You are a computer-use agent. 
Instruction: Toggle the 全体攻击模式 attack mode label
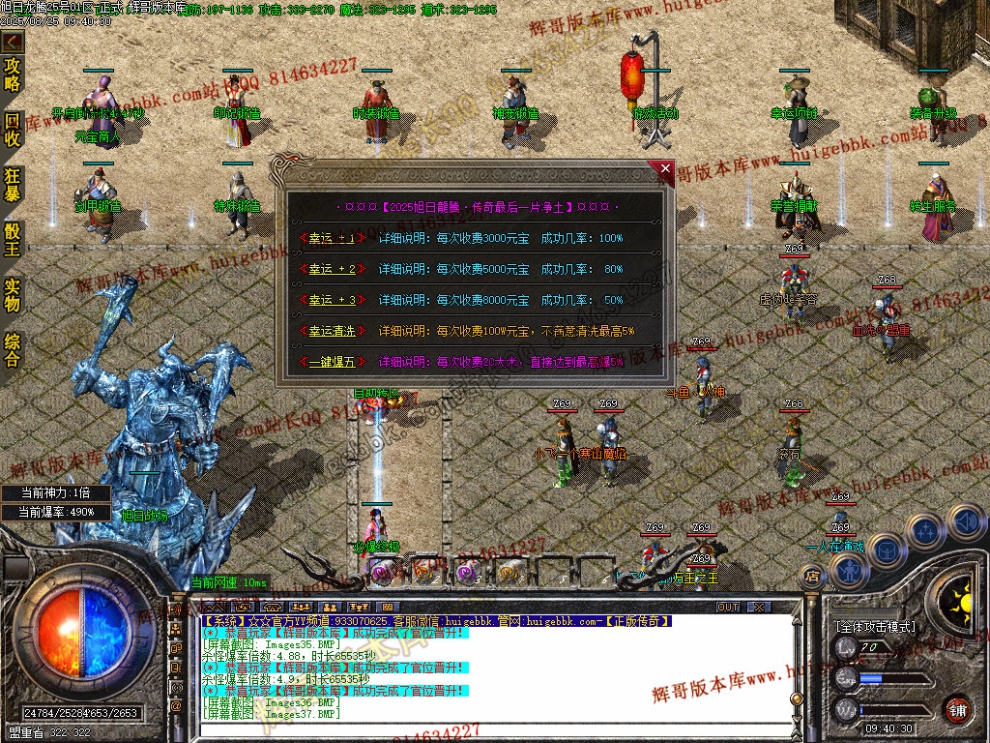(x=875, y=627)
